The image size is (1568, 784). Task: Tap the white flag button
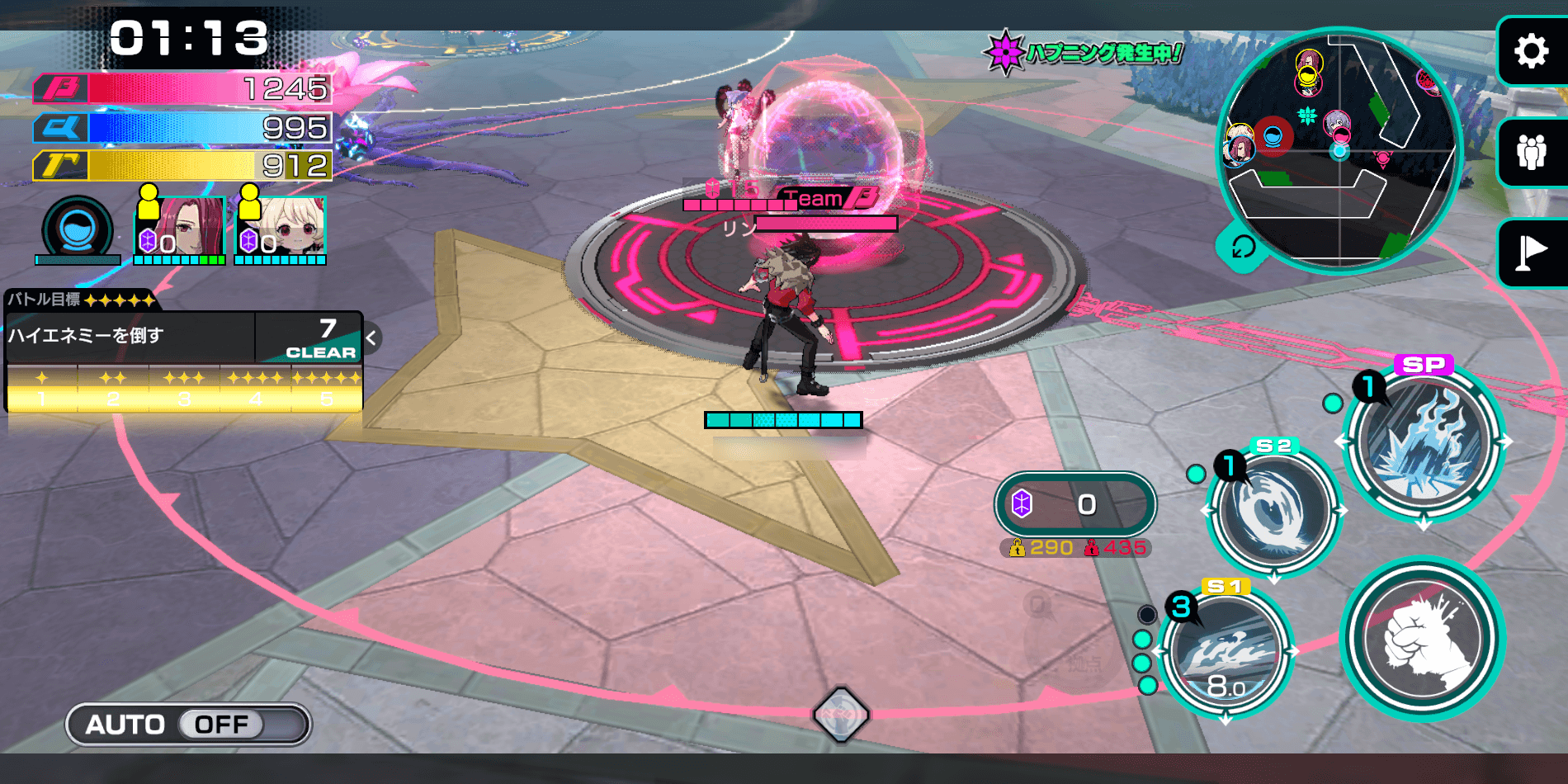[1531, 253]
